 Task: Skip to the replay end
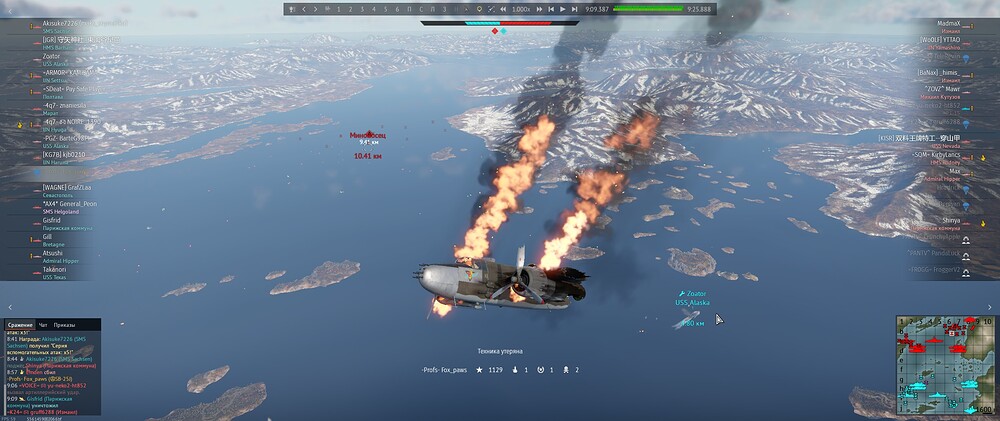pos(575,9)
